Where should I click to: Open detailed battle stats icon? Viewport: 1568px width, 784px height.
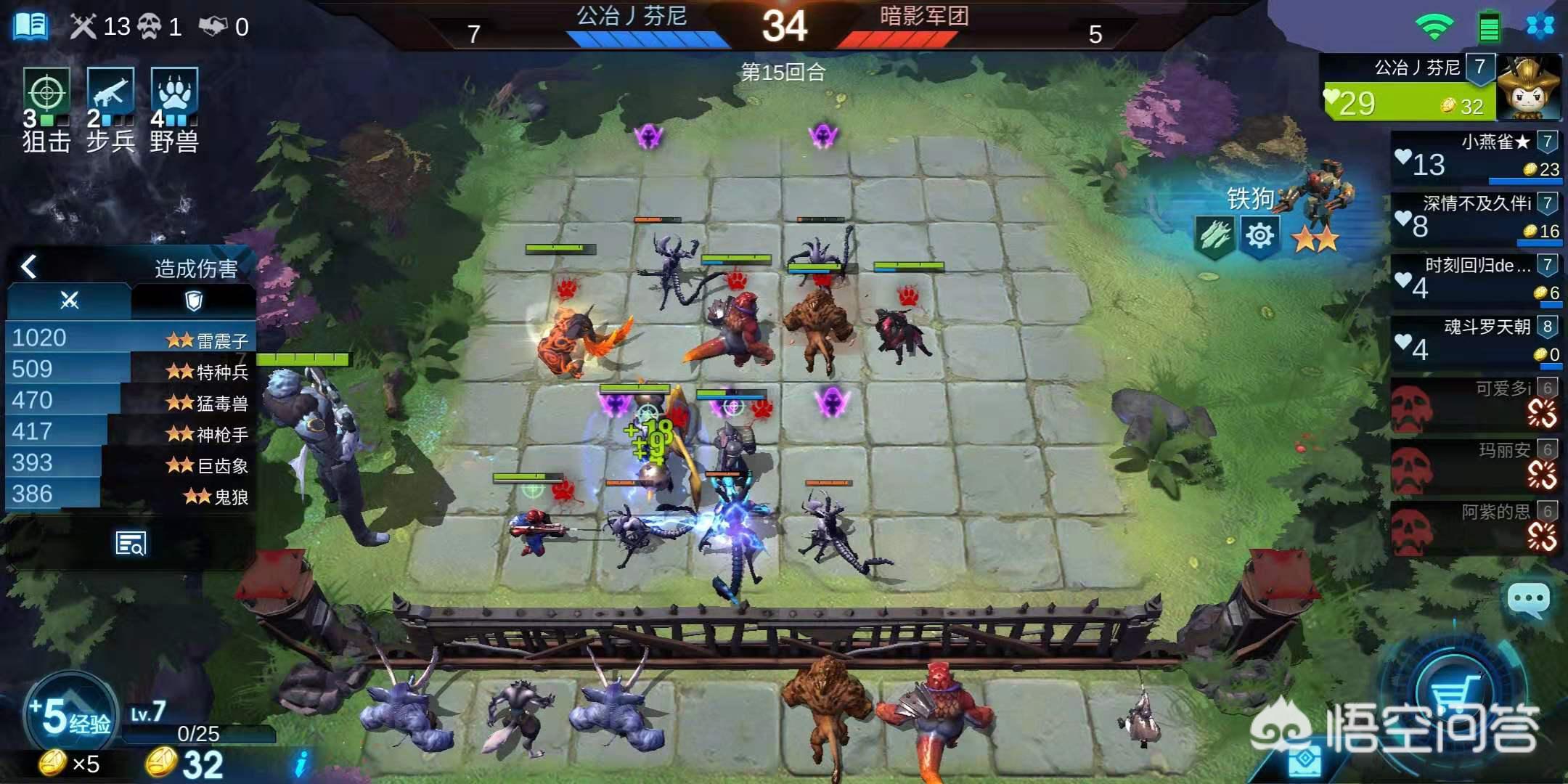[x=131, y=543]
